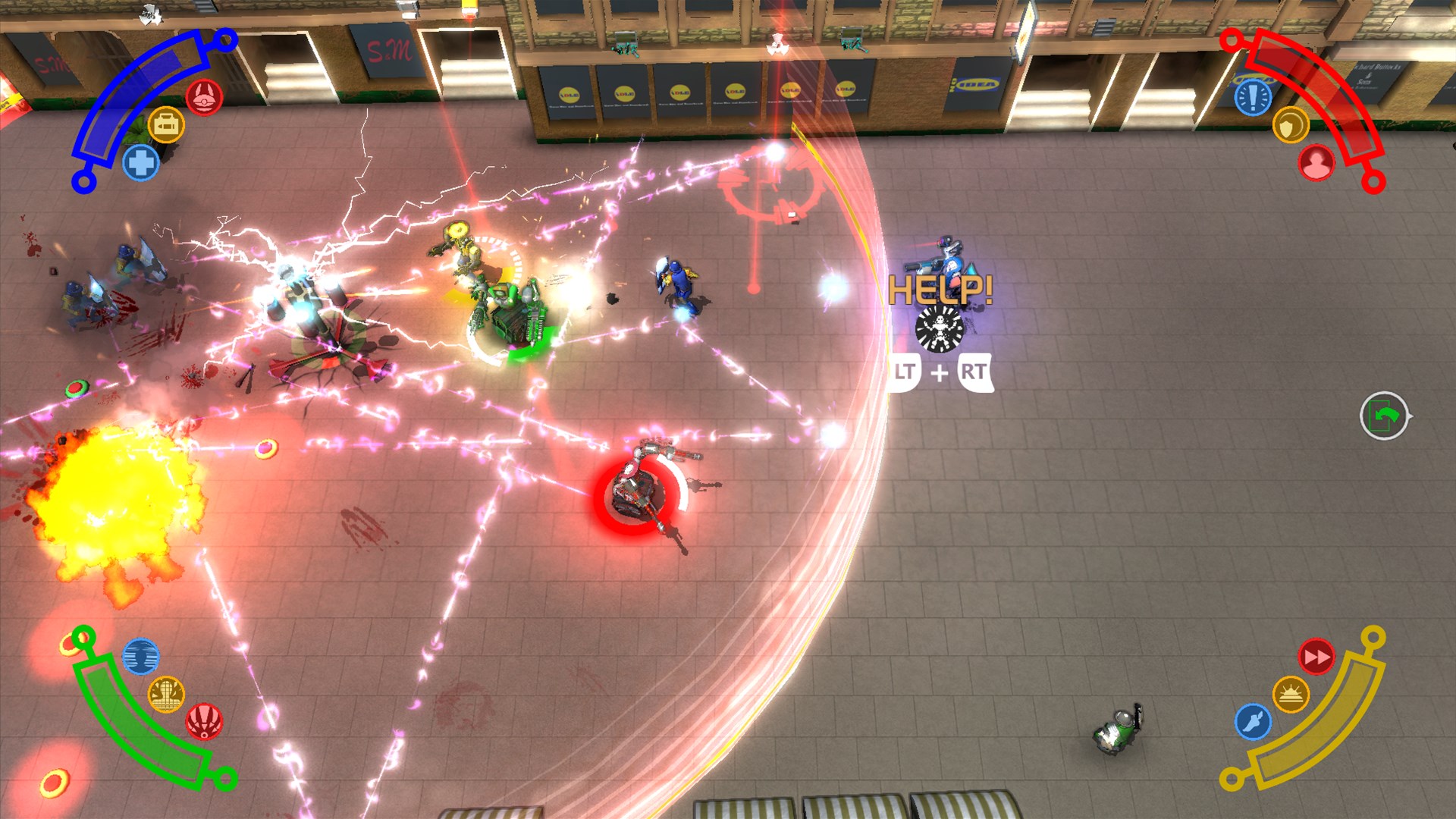Click the green curved-arrow return icon on the right edge
The height and width of the screenshot is (819, 1456).
coord(1385,415)
